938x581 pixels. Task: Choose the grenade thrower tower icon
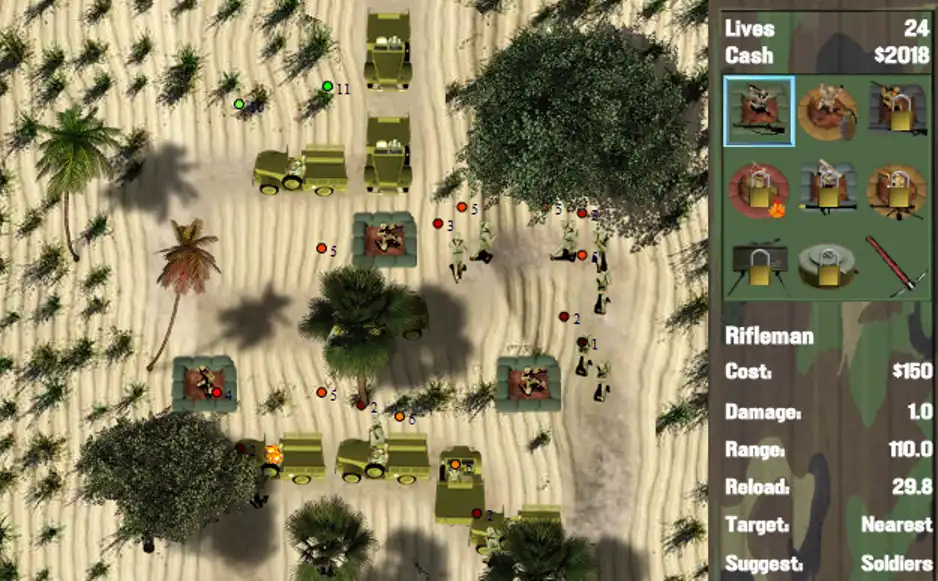827,111
